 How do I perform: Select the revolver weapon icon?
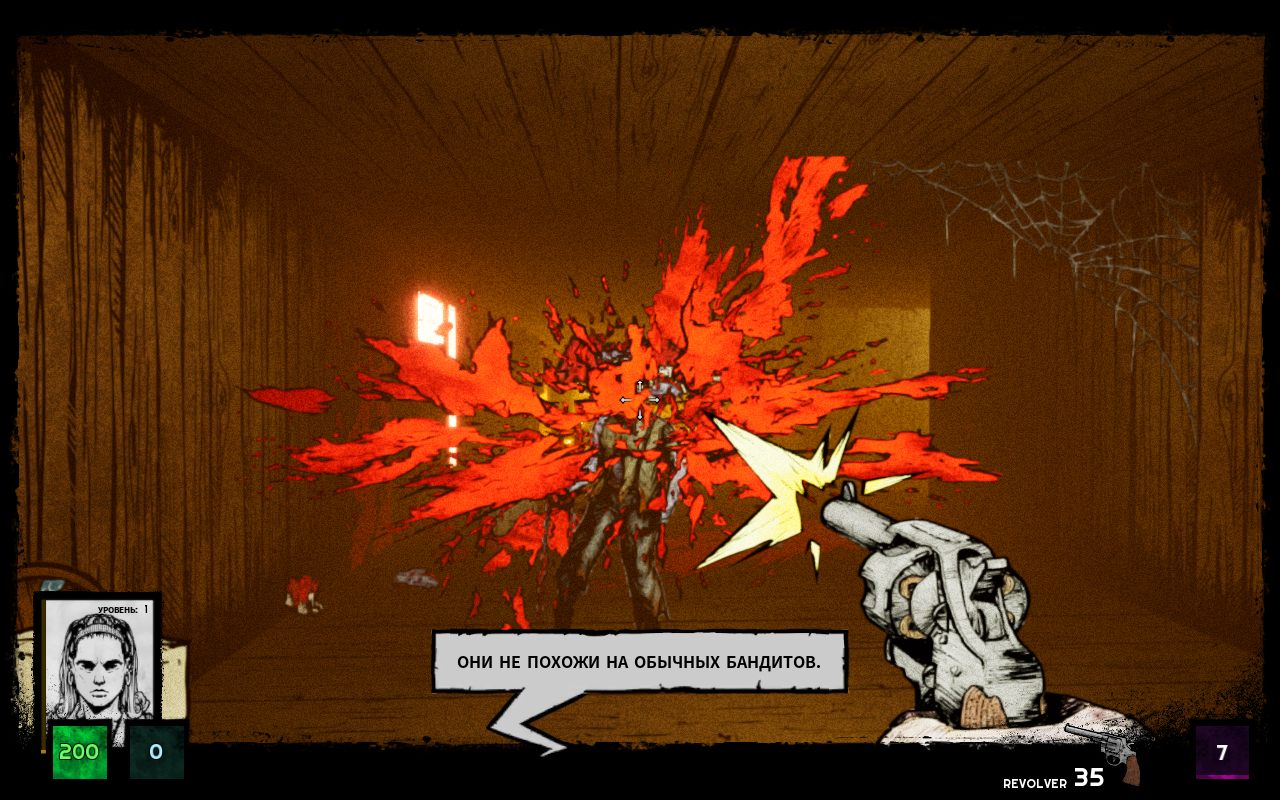[1108, 751]
